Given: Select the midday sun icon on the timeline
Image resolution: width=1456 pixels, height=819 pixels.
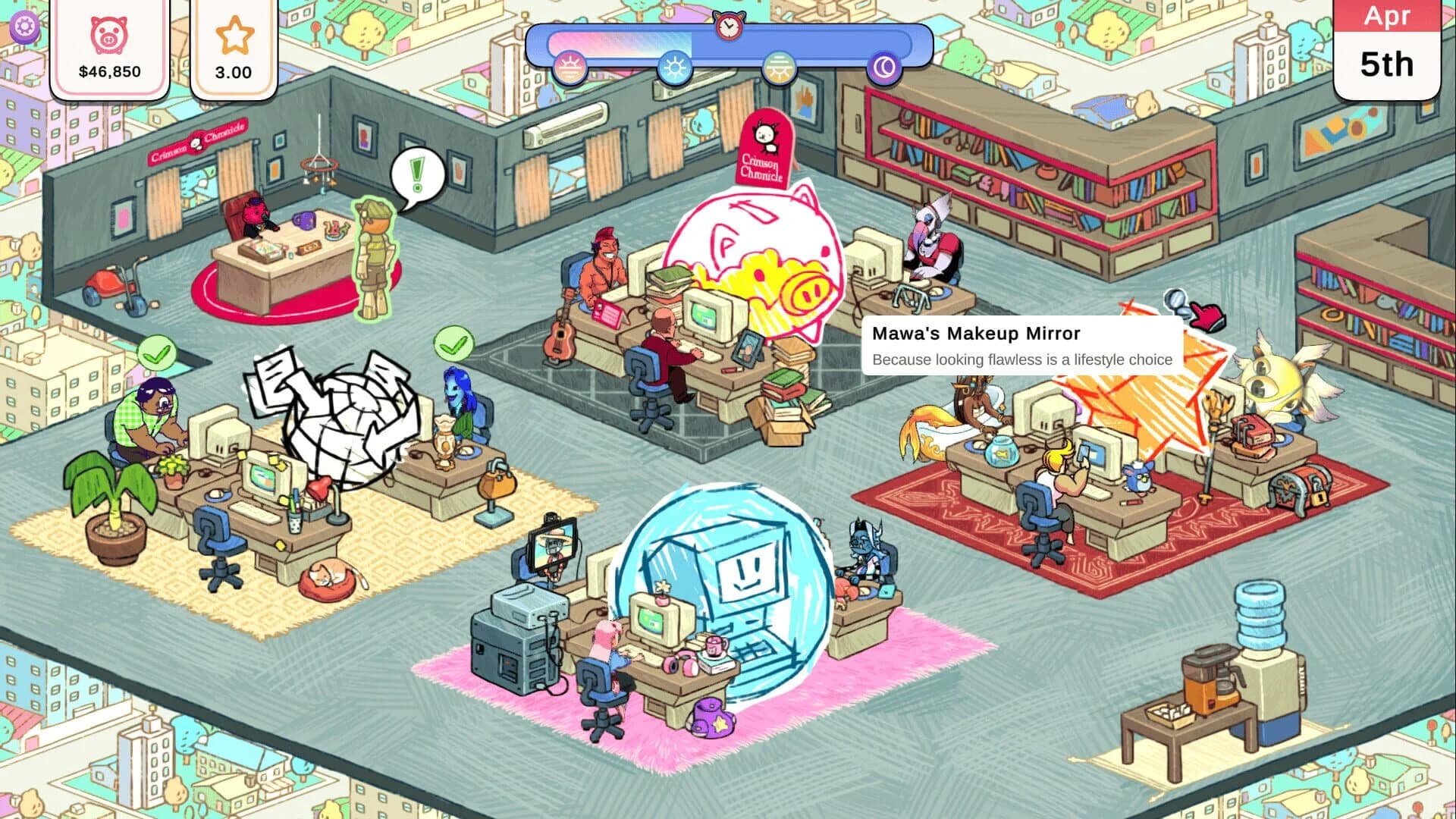Looking at the screenshot, I should [675, 64].
